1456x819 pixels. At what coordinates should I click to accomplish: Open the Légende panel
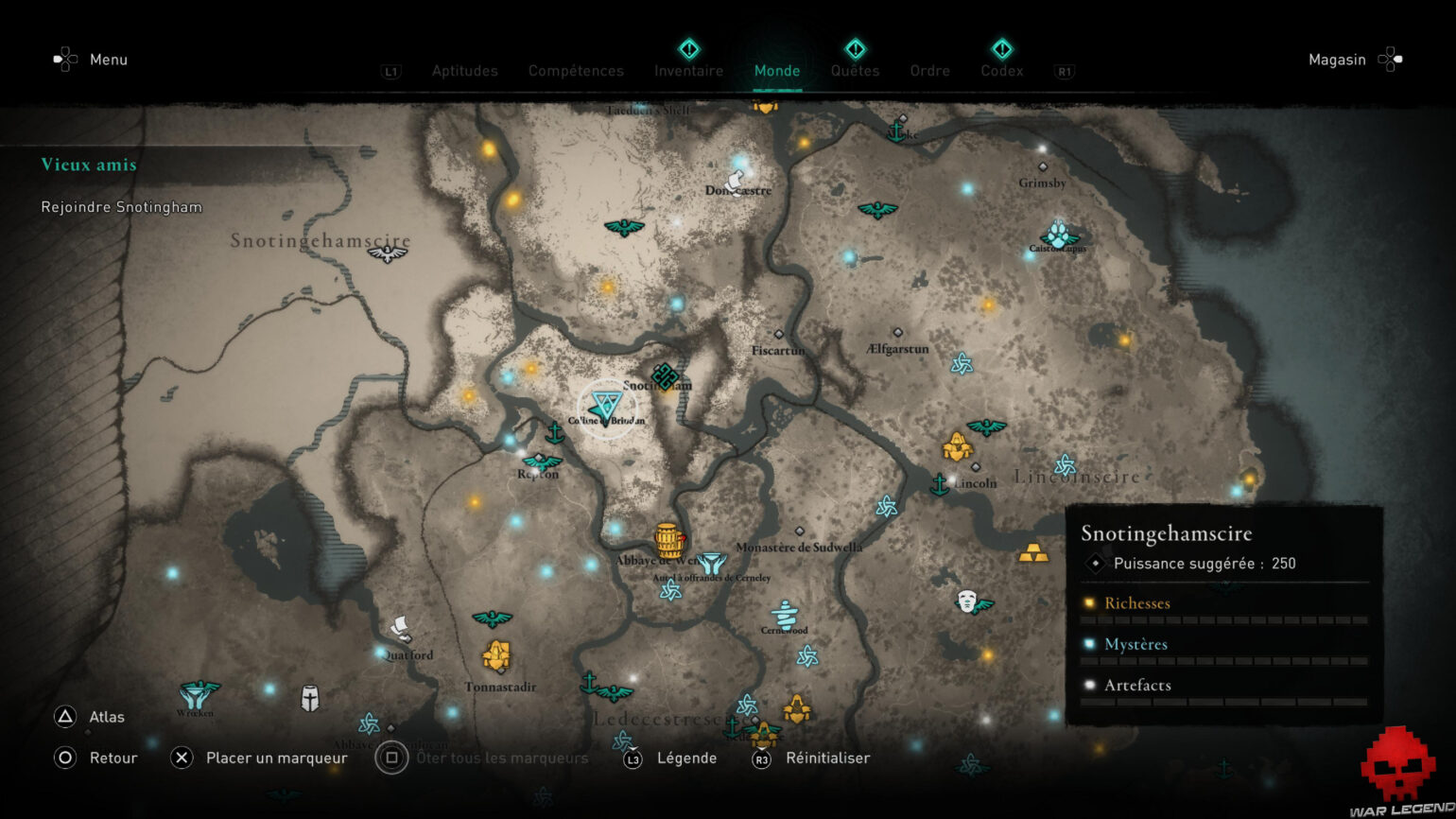click(x=686, y=758)
